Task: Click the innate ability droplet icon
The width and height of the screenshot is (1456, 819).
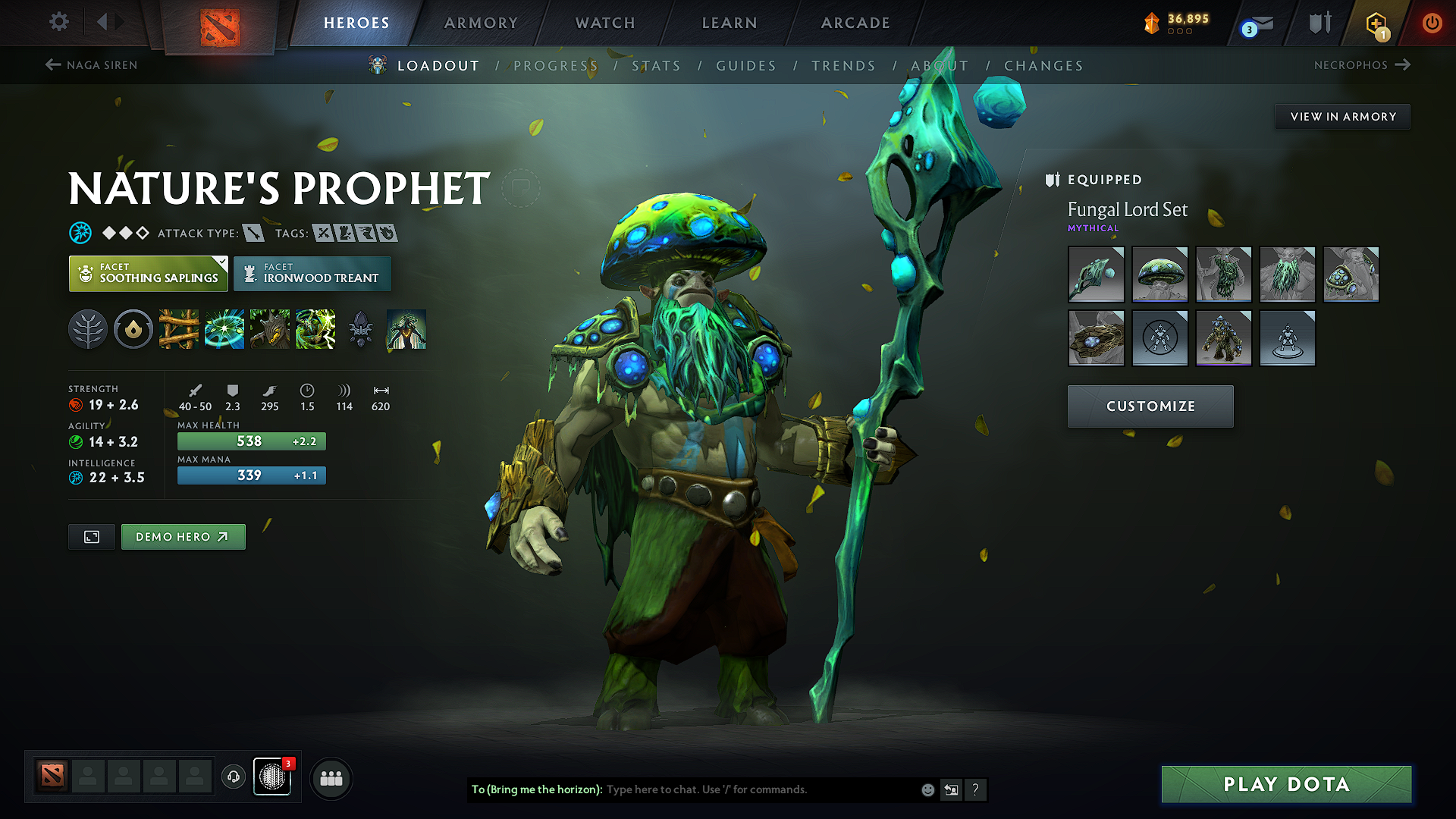Action: pos(133,329)
